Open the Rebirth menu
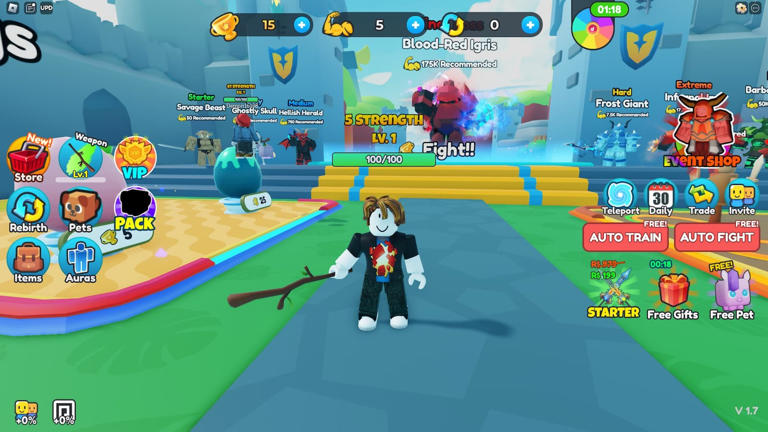This screenshot has height=432, width=768. click(x=28, y=210)
